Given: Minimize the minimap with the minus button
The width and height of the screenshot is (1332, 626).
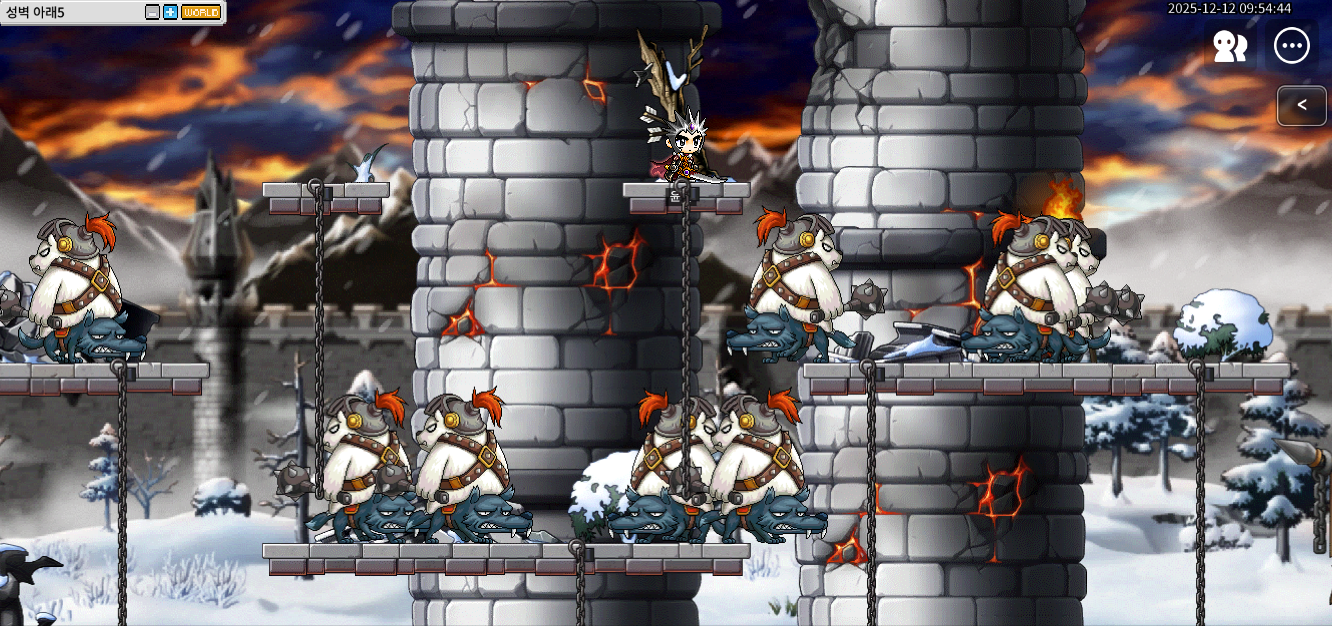Looking at the screenshot, I should click(152, 12).
